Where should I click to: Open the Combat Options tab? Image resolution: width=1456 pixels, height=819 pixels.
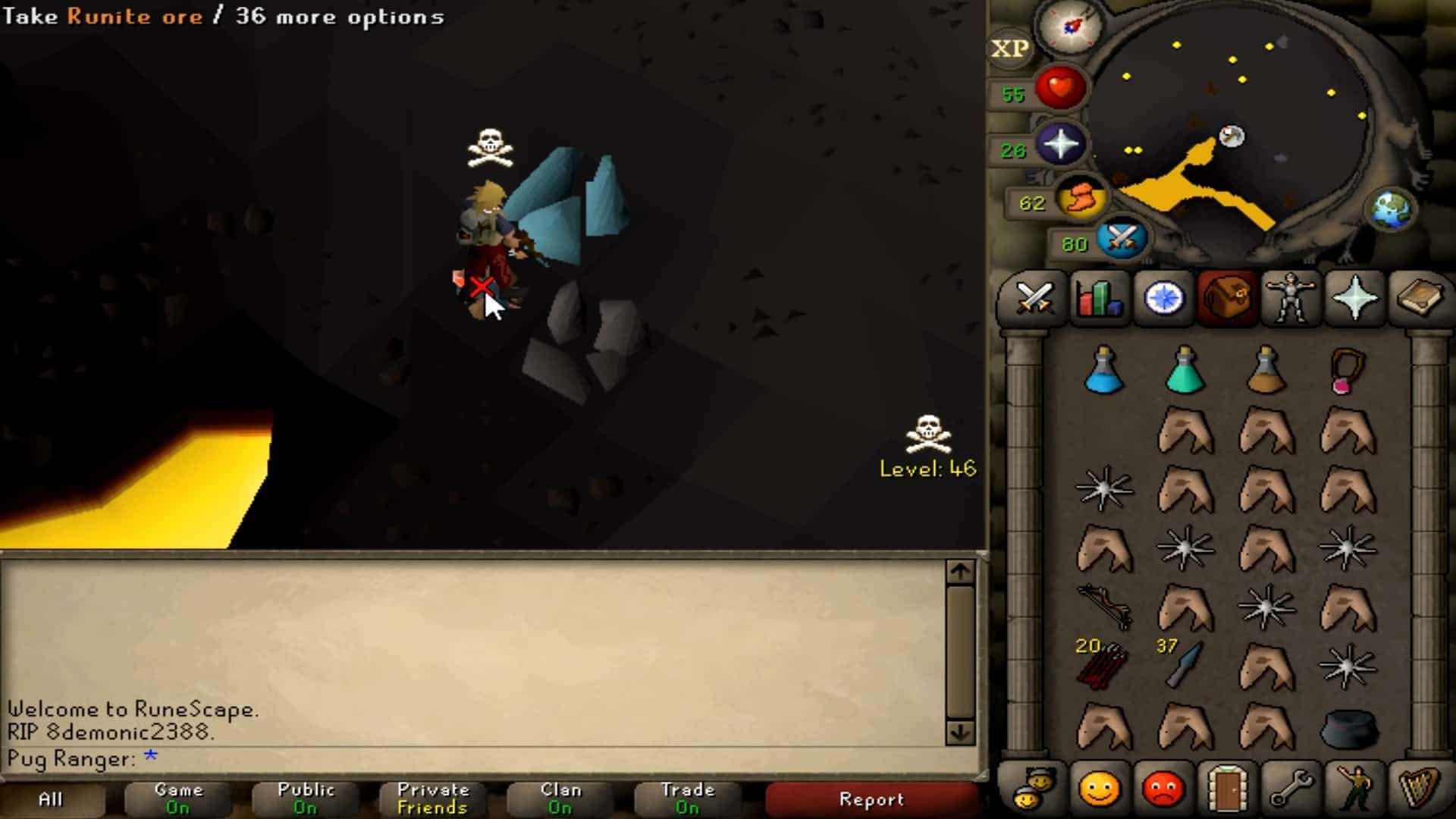[x=1034, y=298]
